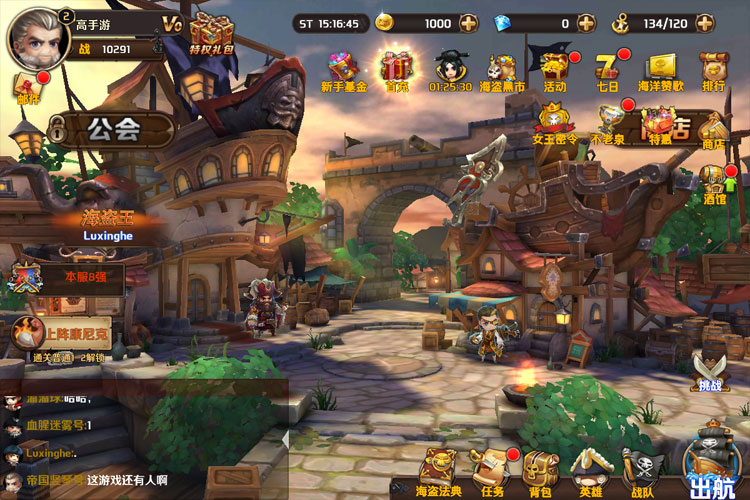Show the 排行 rankings
This screenshot has width=750, height=500.
pos(713,70)
